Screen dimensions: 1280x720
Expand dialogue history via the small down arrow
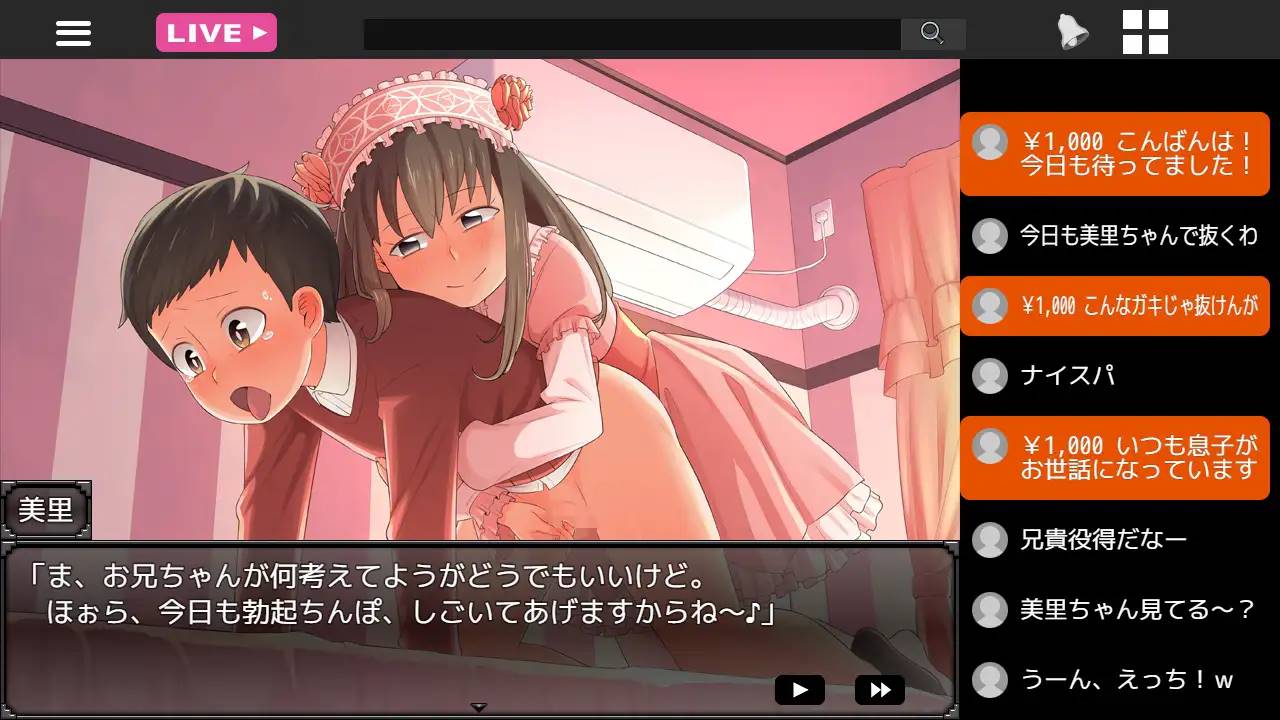click(480, 704)
